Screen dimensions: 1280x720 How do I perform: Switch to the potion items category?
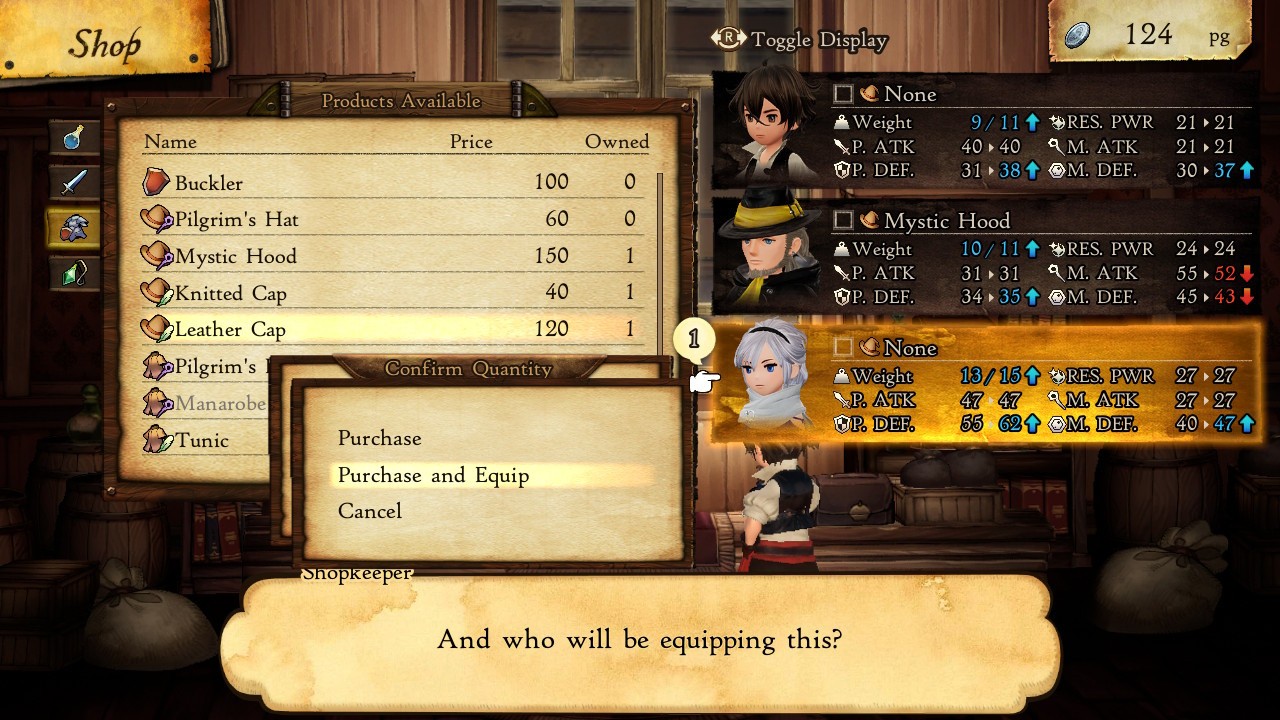point(74,138)
